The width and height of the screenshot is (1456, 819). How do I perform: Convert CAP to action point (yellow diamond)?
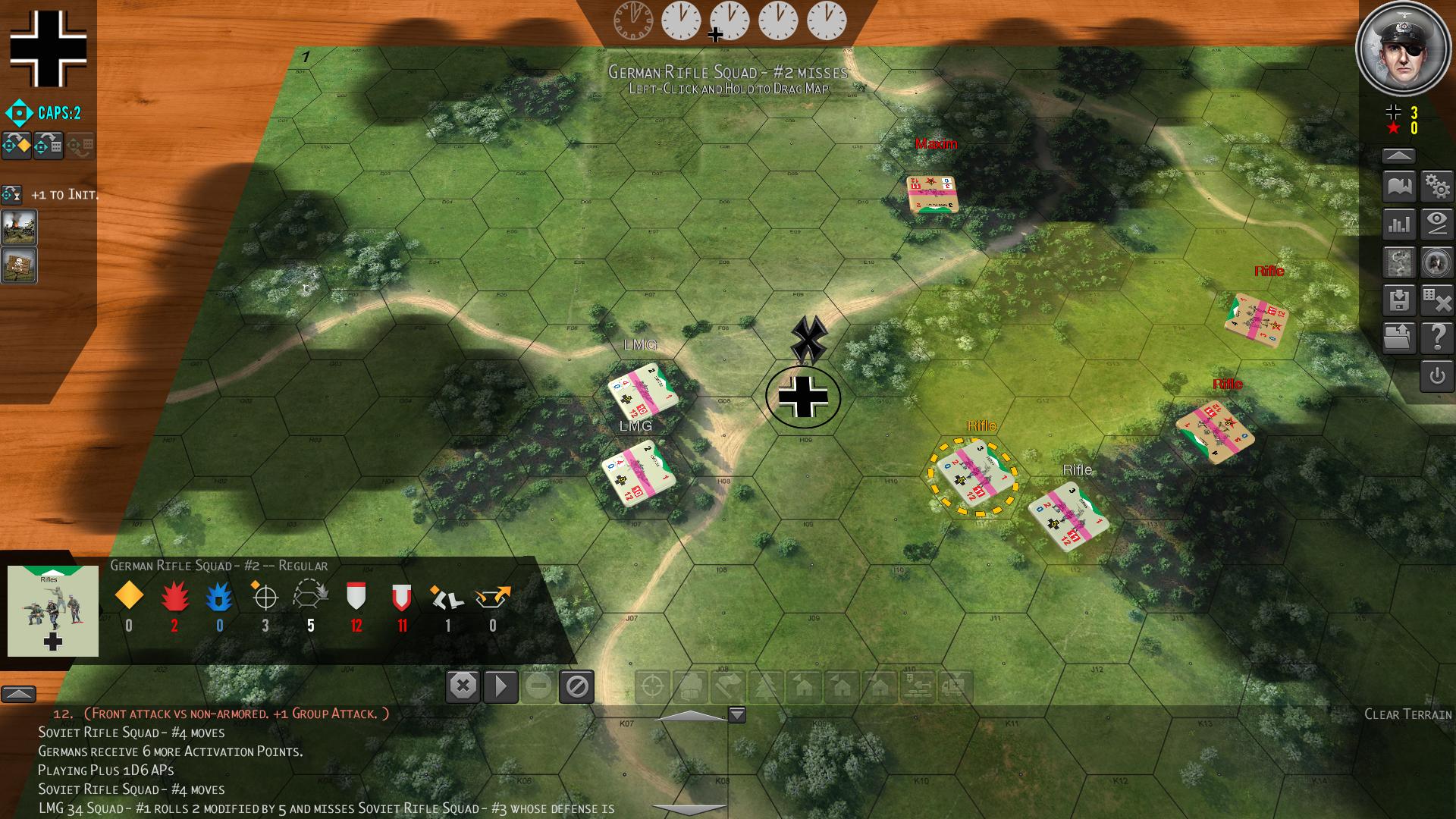pos(17,146)
